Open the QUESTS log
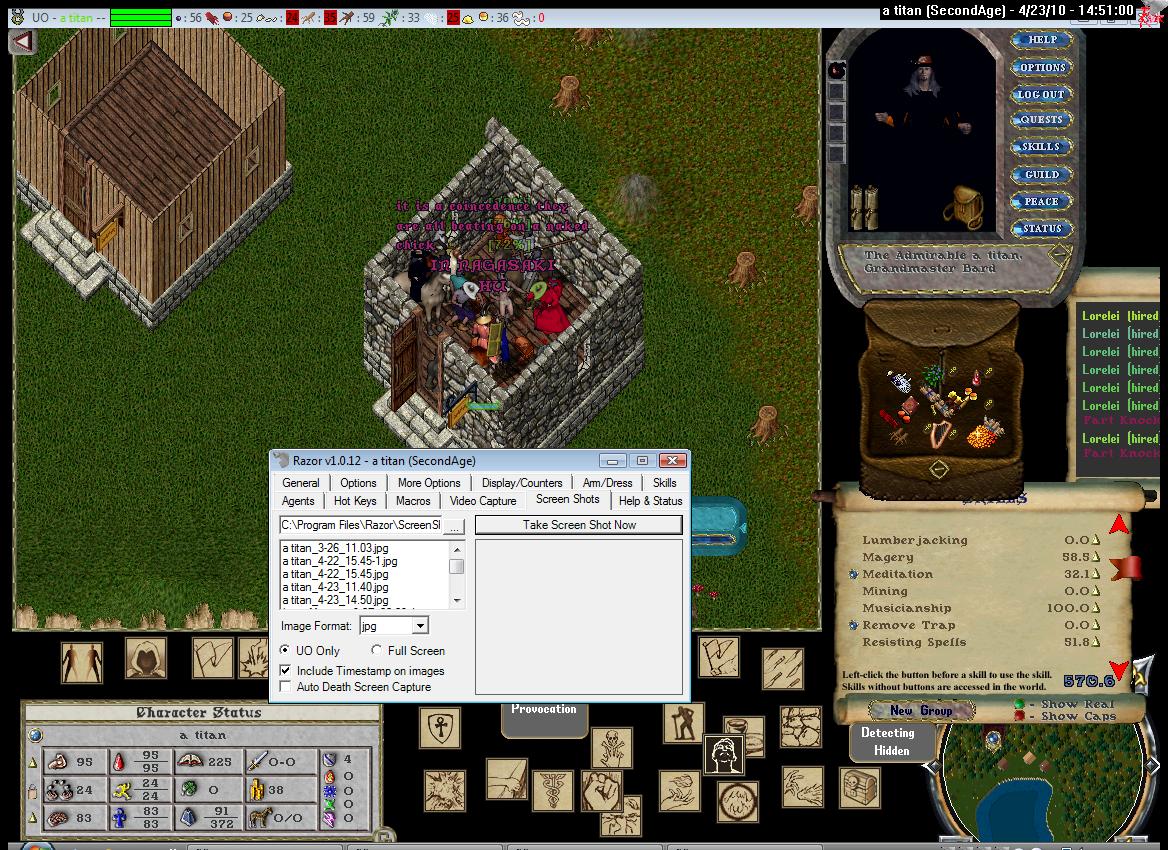Image resolution: width=1168 pixels, height=850 pixels. point(1041,120)
